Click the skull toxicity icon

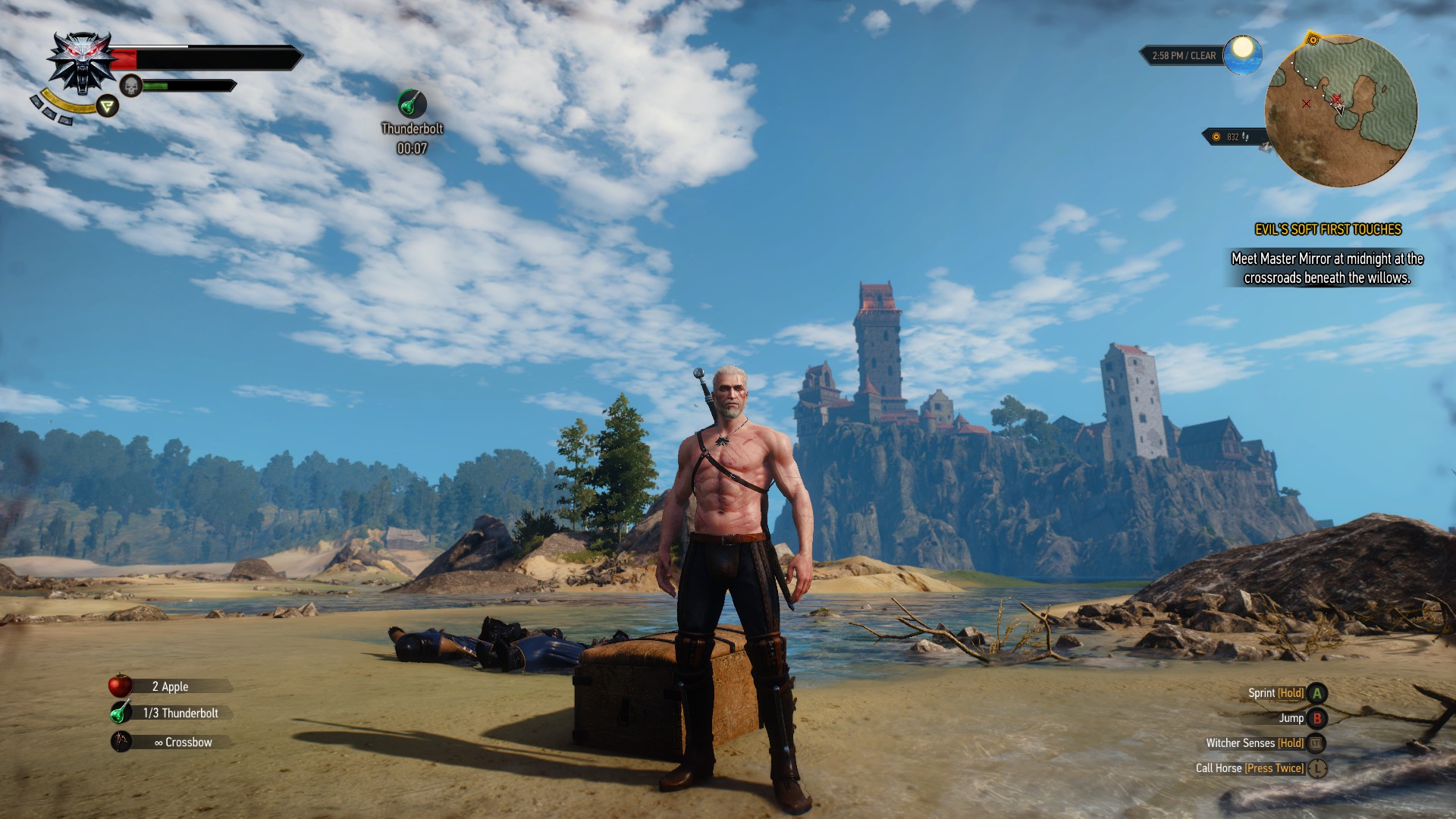point(131,86)
